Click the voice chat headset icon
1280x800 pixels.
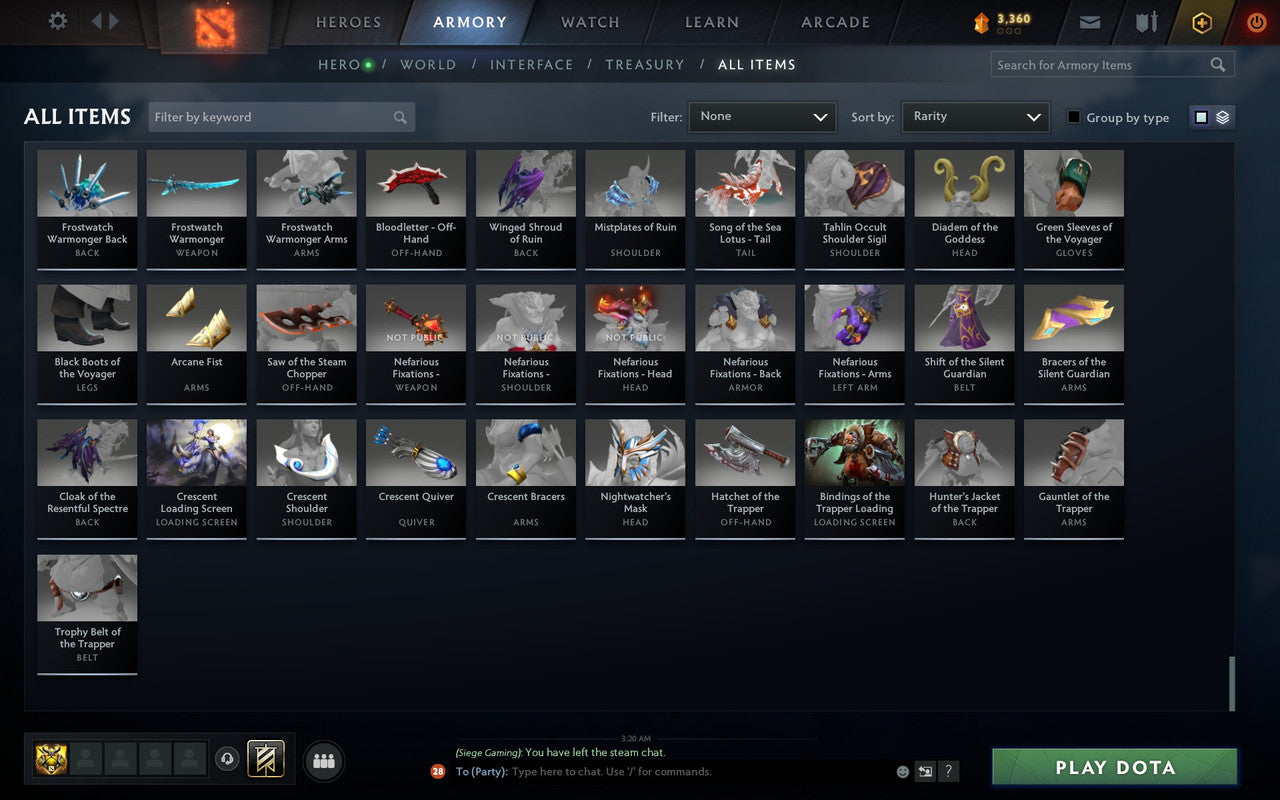228,760
